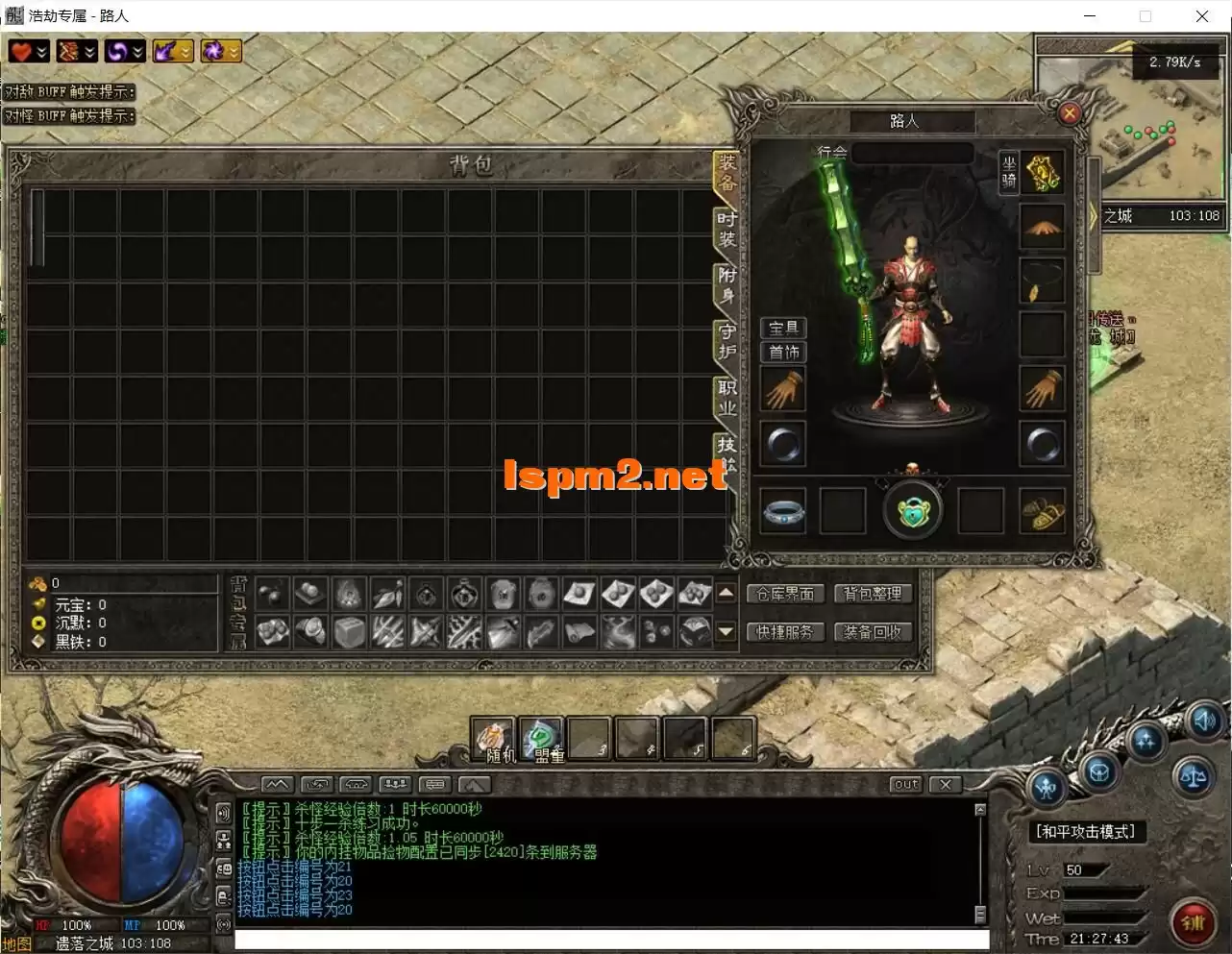This screenshot has height=954, width=1232.
Task: Choose 装备回收 equipment recycle
Action: click(872, 632)
